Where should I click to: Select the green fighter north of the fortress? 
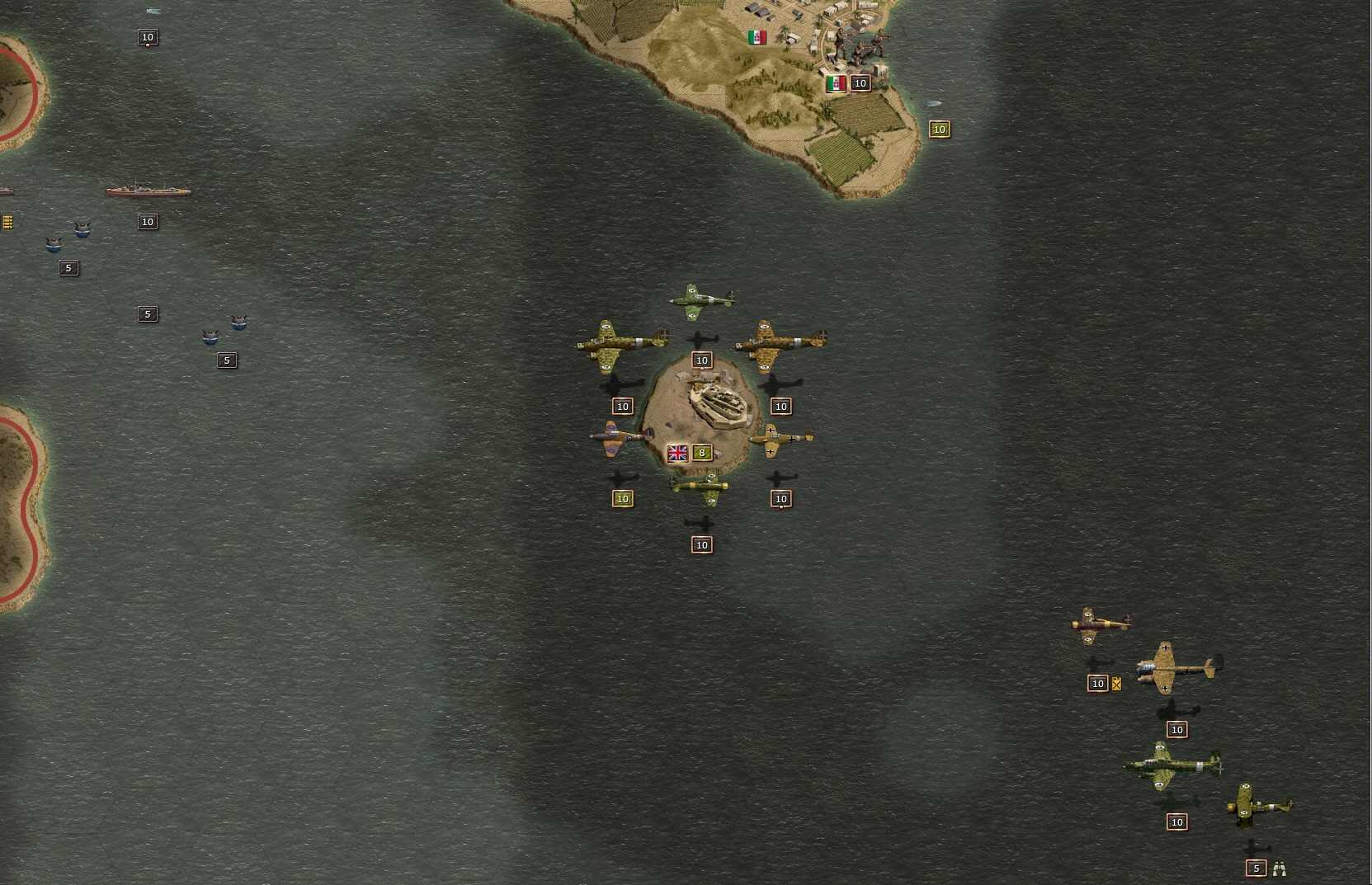click(702, 301)
